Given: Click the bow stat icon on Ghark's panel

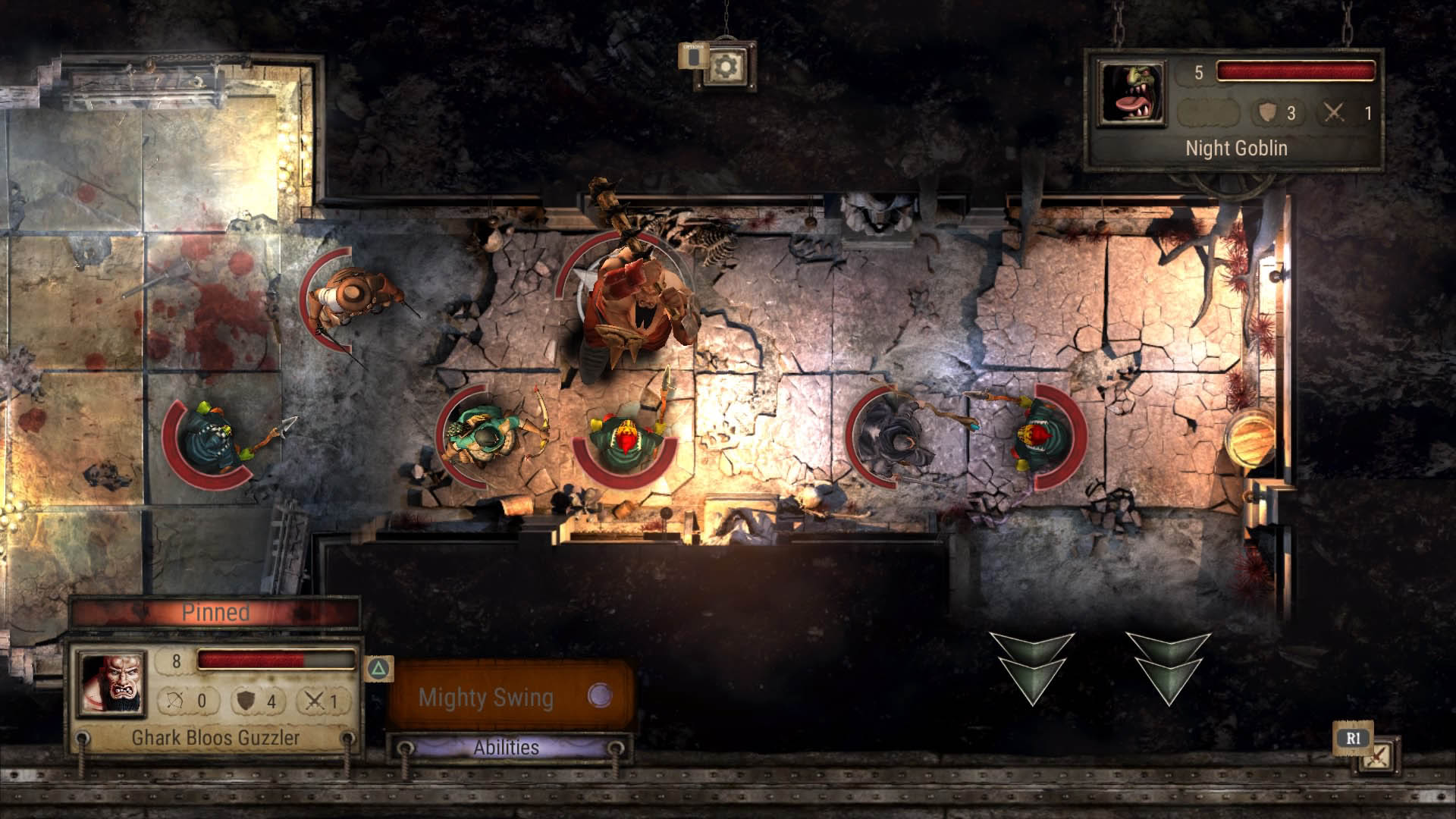Looking at the screenshot, I should [175, 701].
